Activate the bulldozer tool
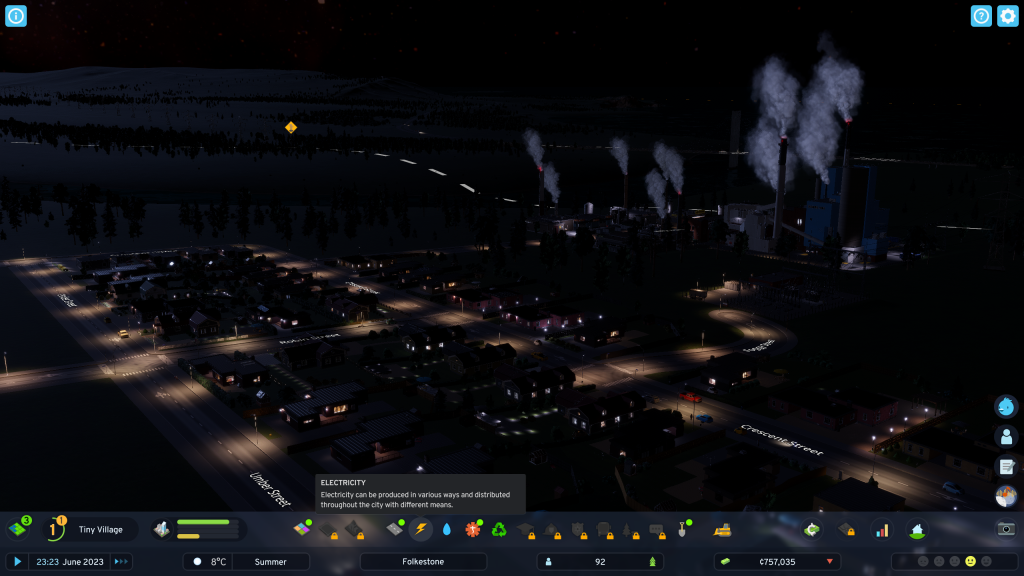The image size is (1024, 576). (722, 529)
